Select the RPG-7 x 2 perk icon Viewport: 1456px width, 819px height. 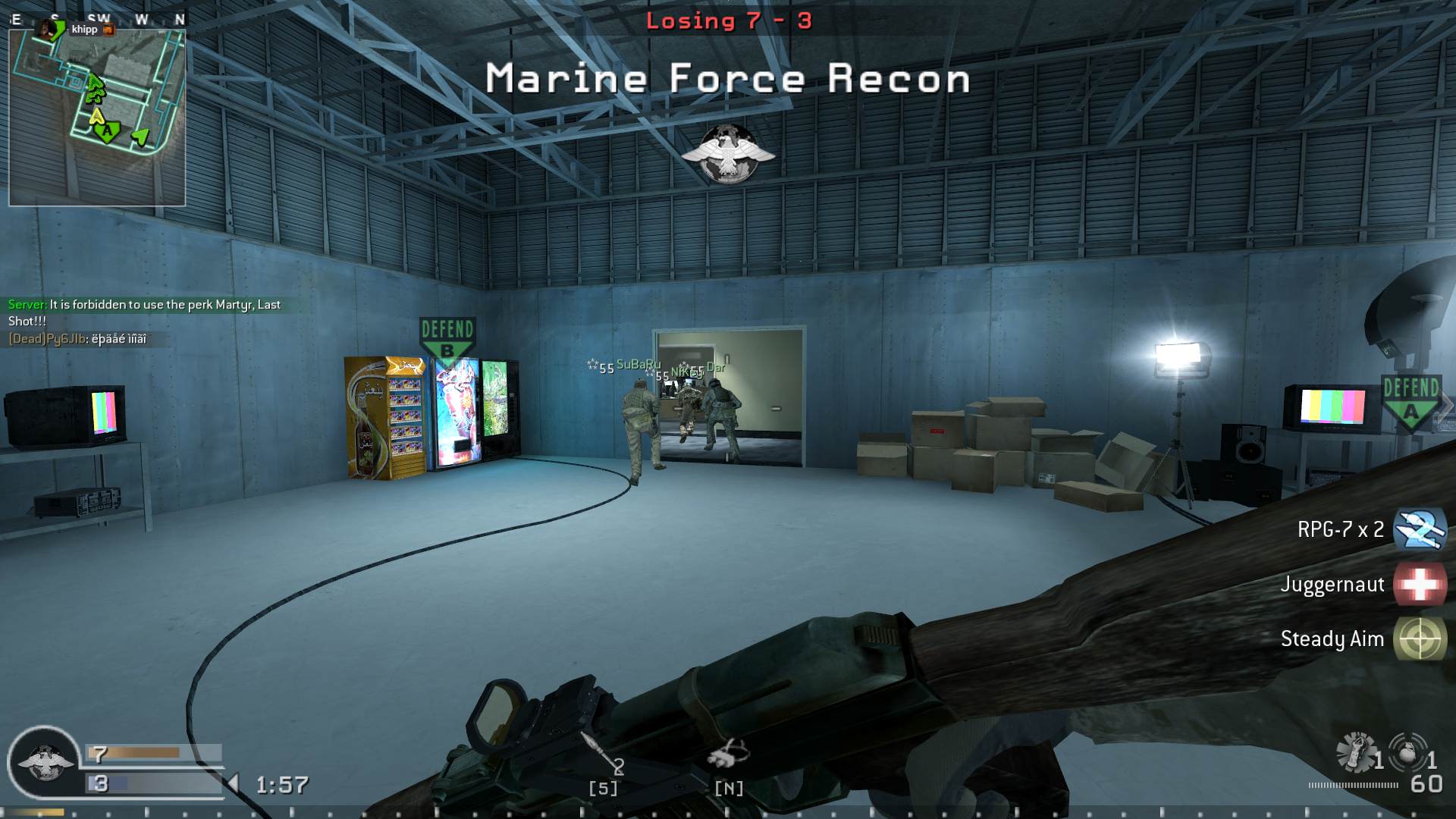click(1420, 529)
